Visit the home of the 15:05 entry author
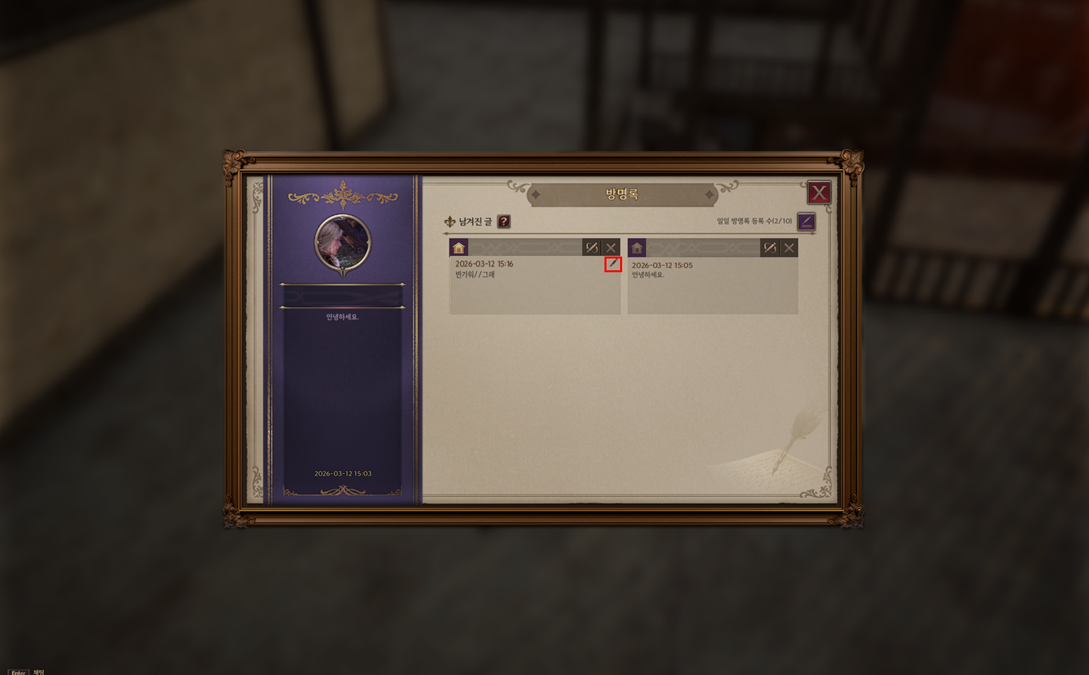Viewport: 1089px width, 675px height. coord(637,248)
